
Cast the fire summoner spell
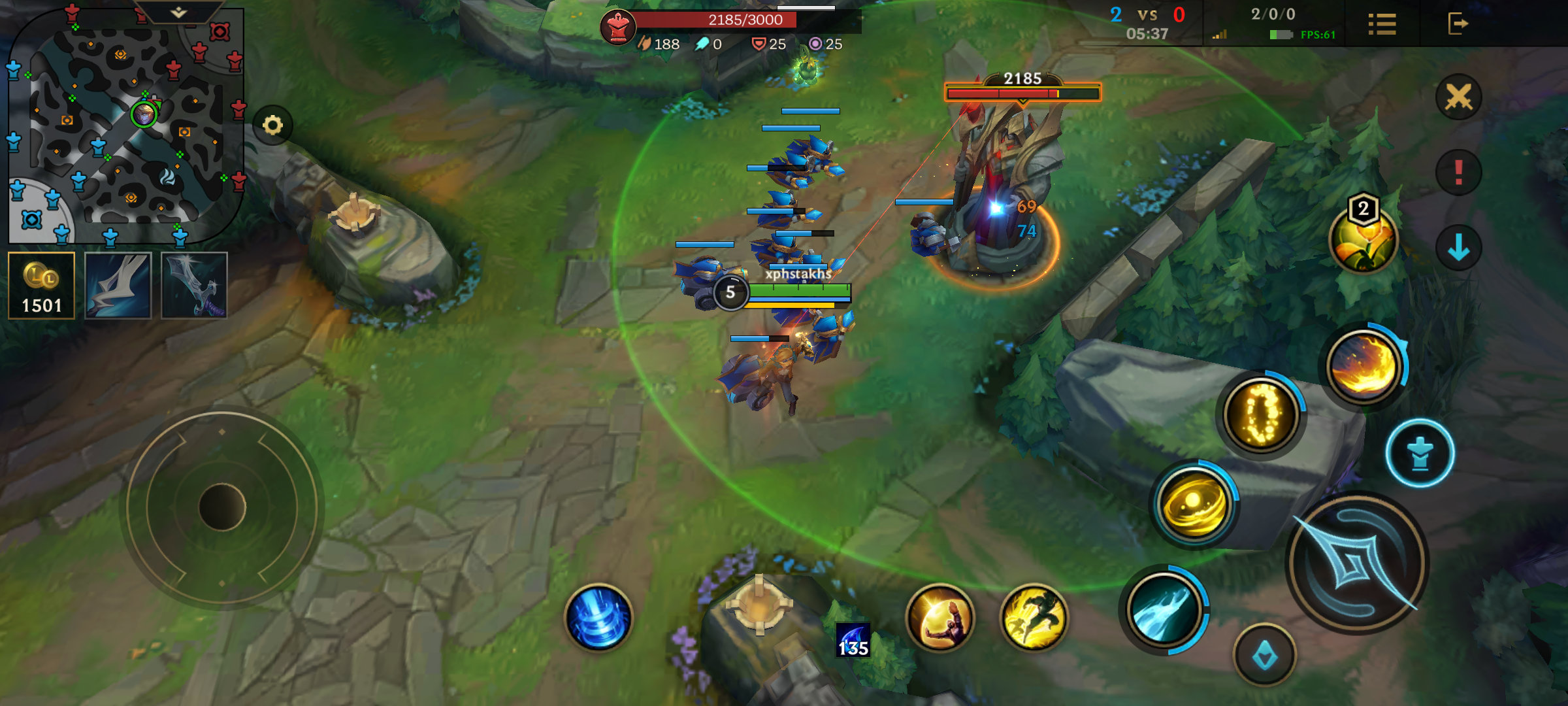tap(1364, 365)
